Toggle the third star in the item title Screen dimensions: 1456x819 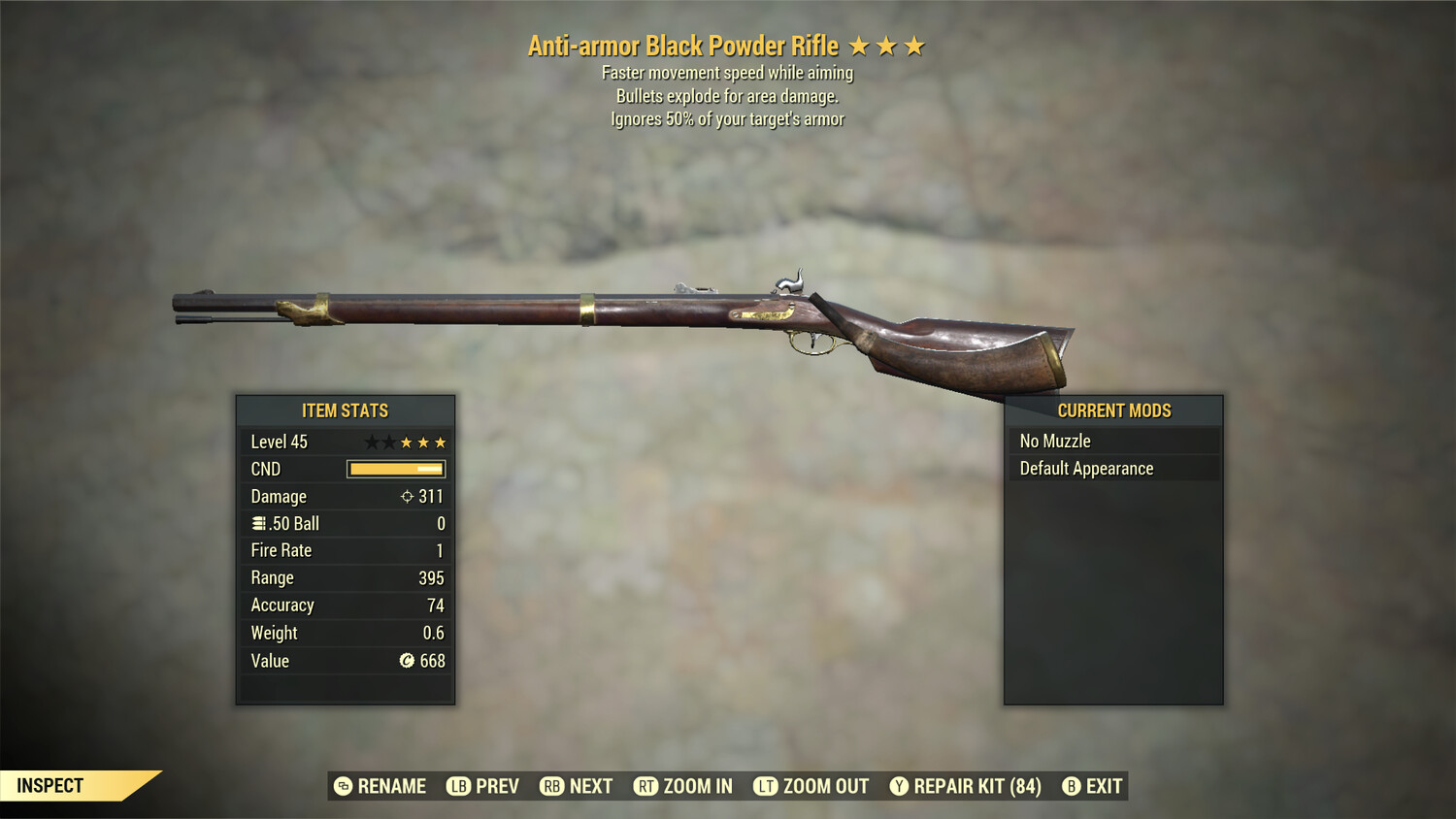[913, 45]
